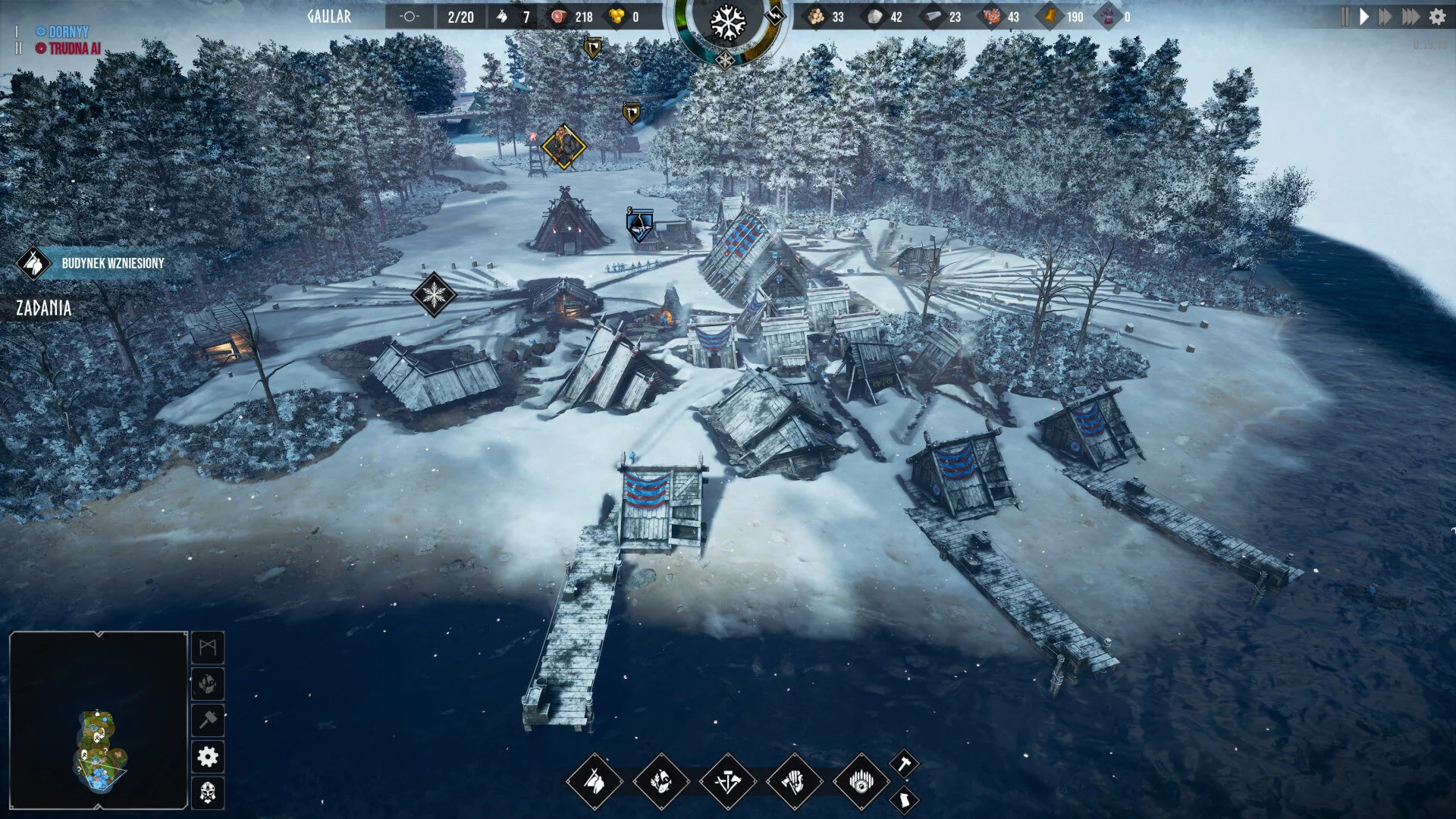Image resolution: width=1456 pixels, height=819 pixels.
Task: Set game speed to normal play
Action: tap(1364, 17)
